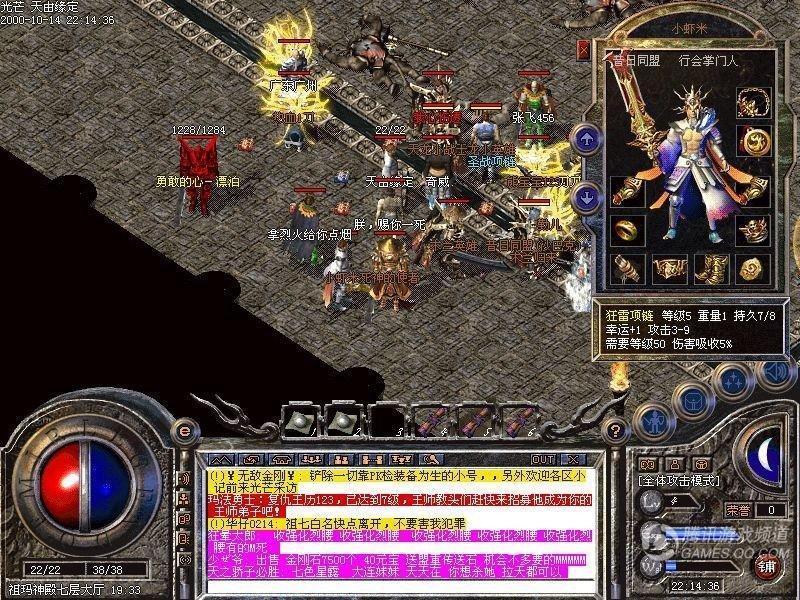Click the OUT button on chat bar
Screen dimensions: 800x600
[x=543, y=458]
